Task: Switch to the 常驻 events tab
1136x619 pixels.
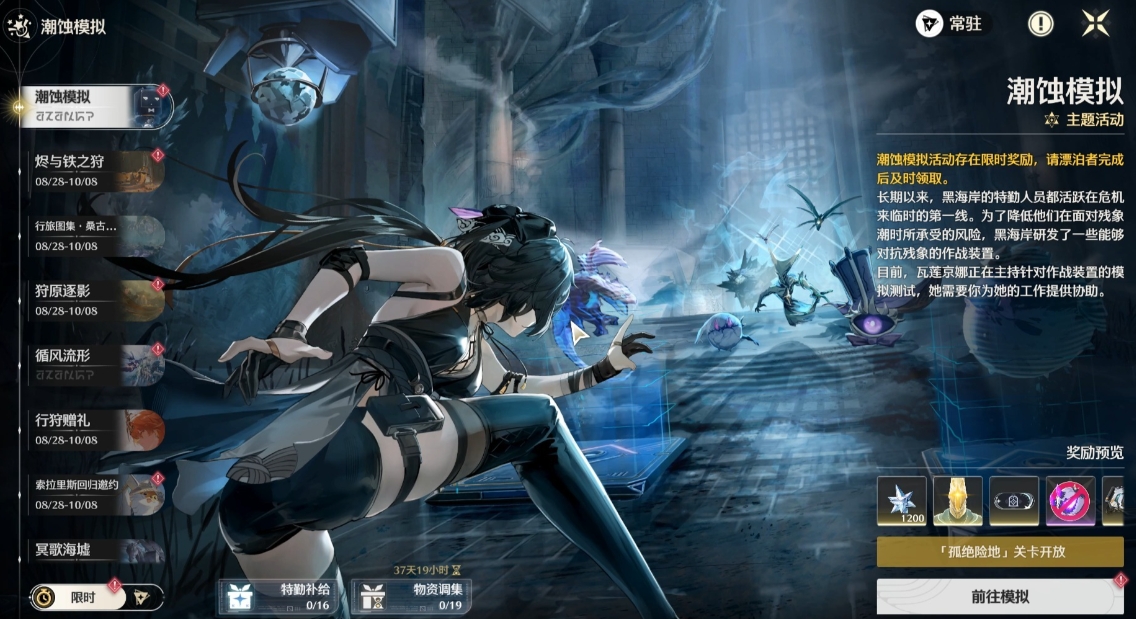Action: point(952,24)
